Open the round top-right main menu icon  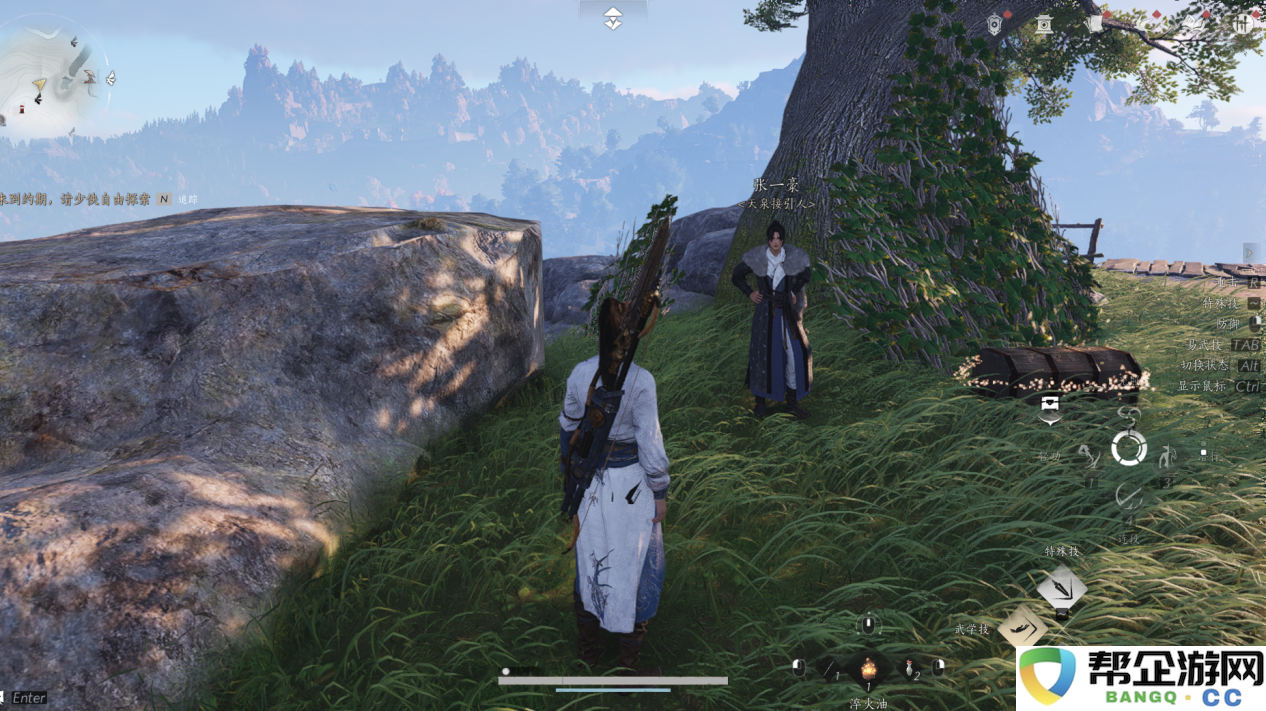click(x=1243, y=24)
